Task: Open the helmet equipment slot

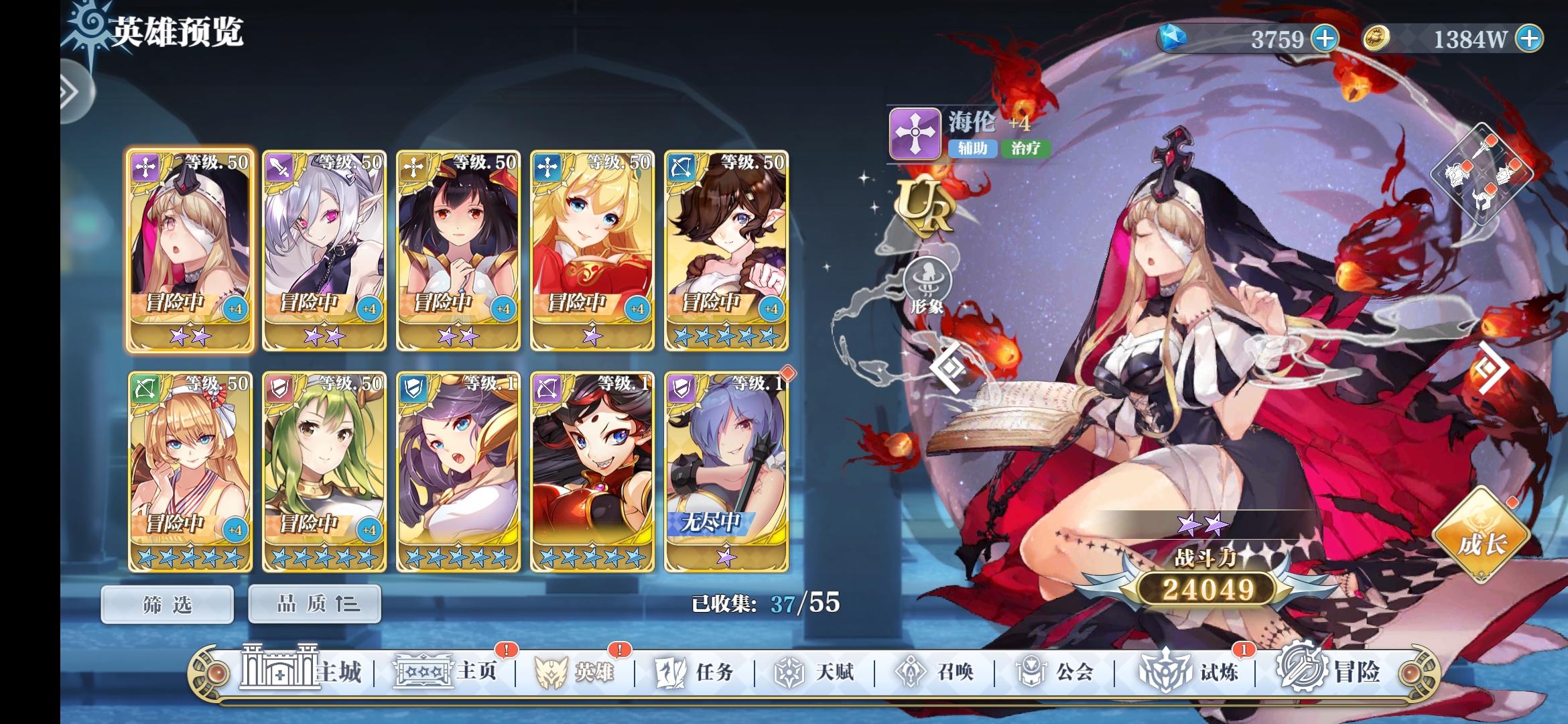Action: 1457,173
